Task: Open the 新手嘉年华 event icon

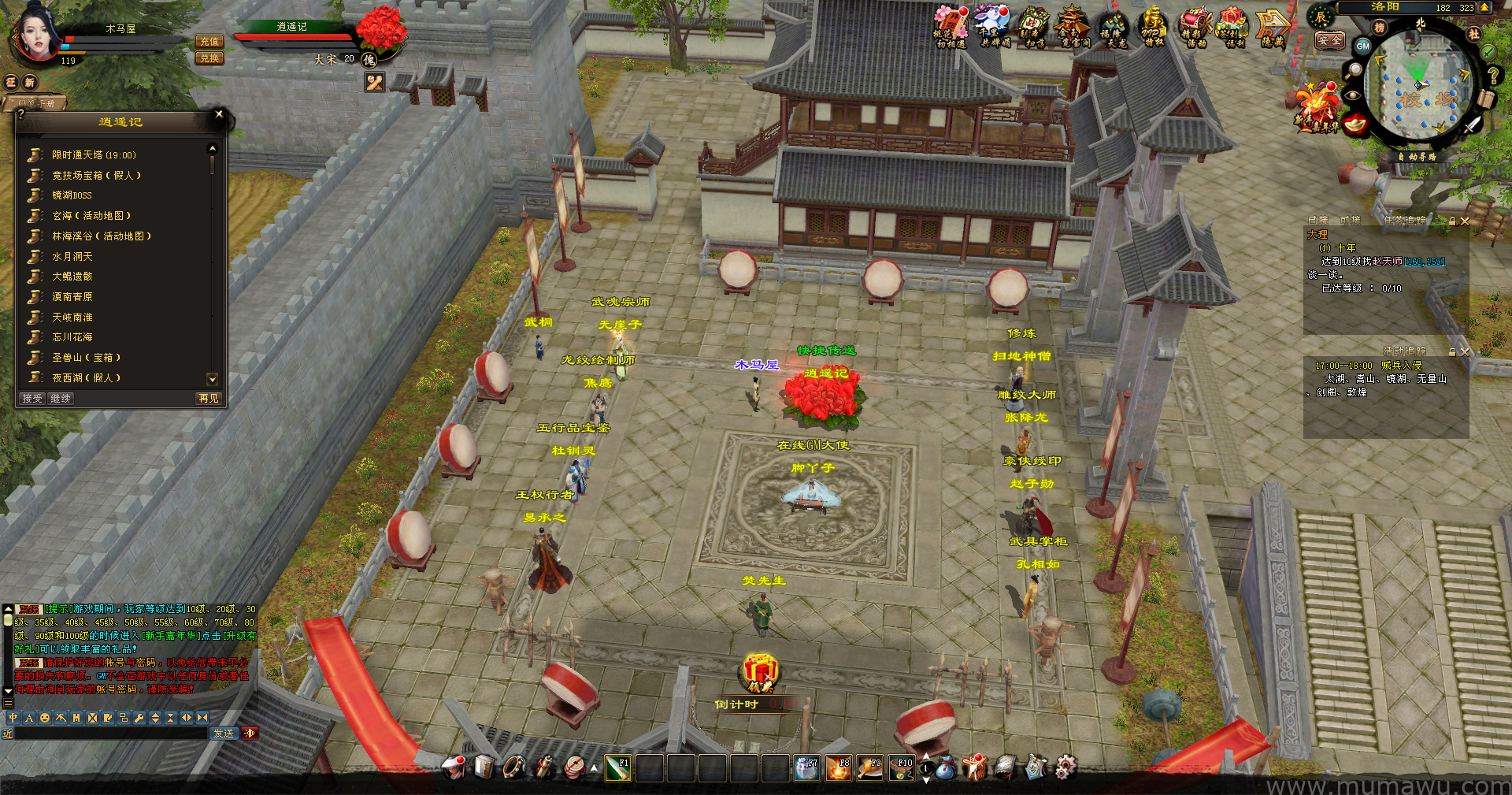Action: (1317, 108)
